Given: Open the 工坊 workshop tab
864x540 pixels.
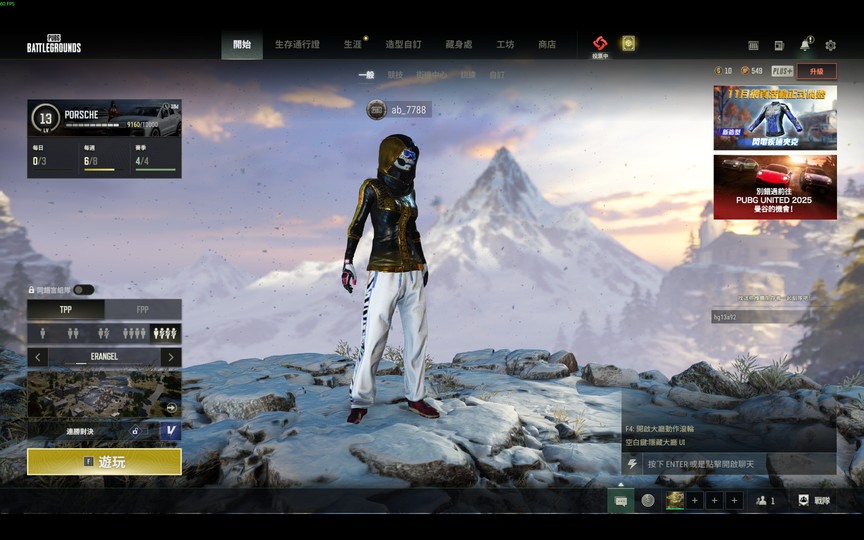Looking at the screenshot, I should point(505,45).
